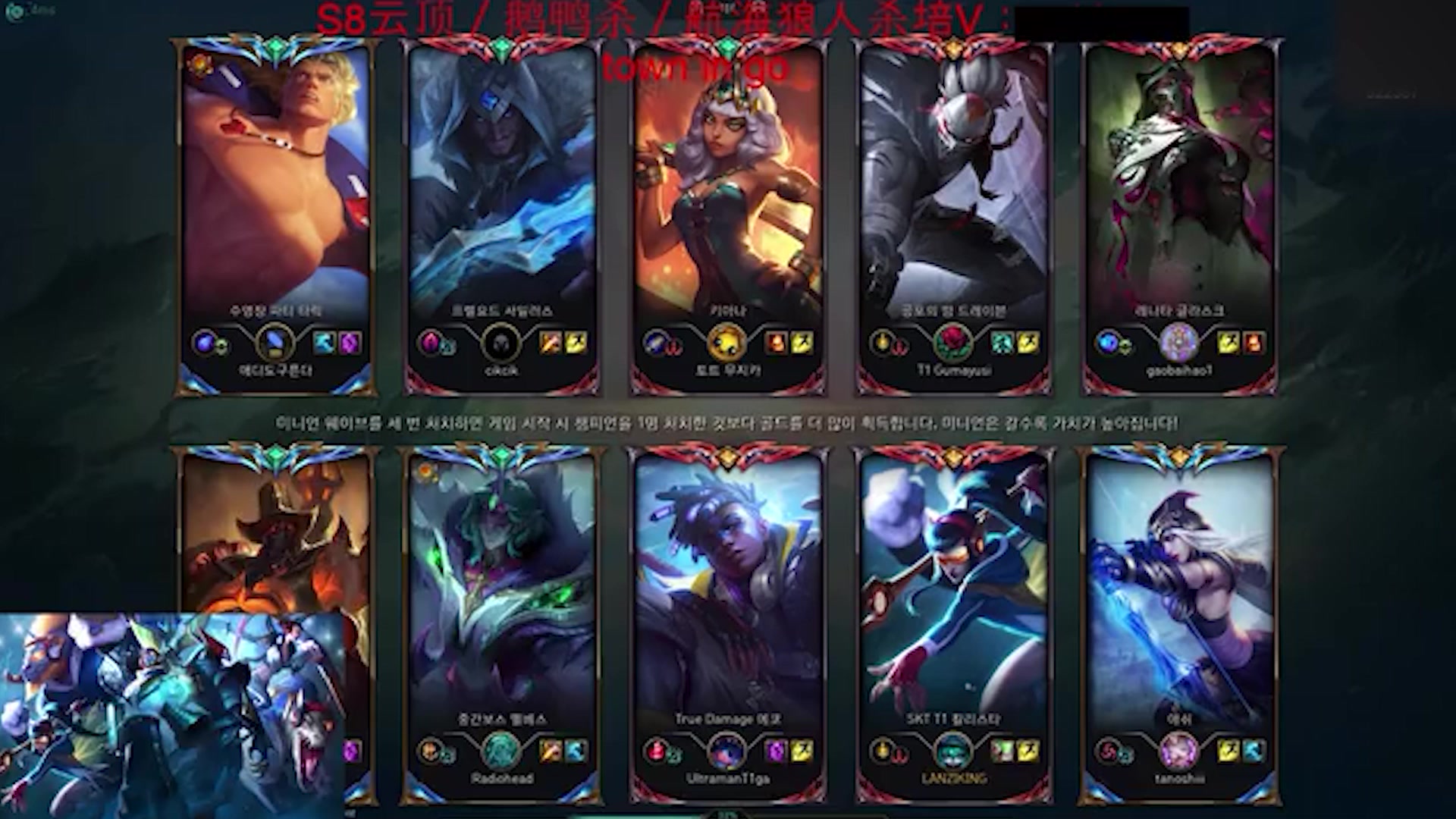1456x819 pixels.
Task: Click the splash art overlay thumbnail
Action: pos(173,715)
